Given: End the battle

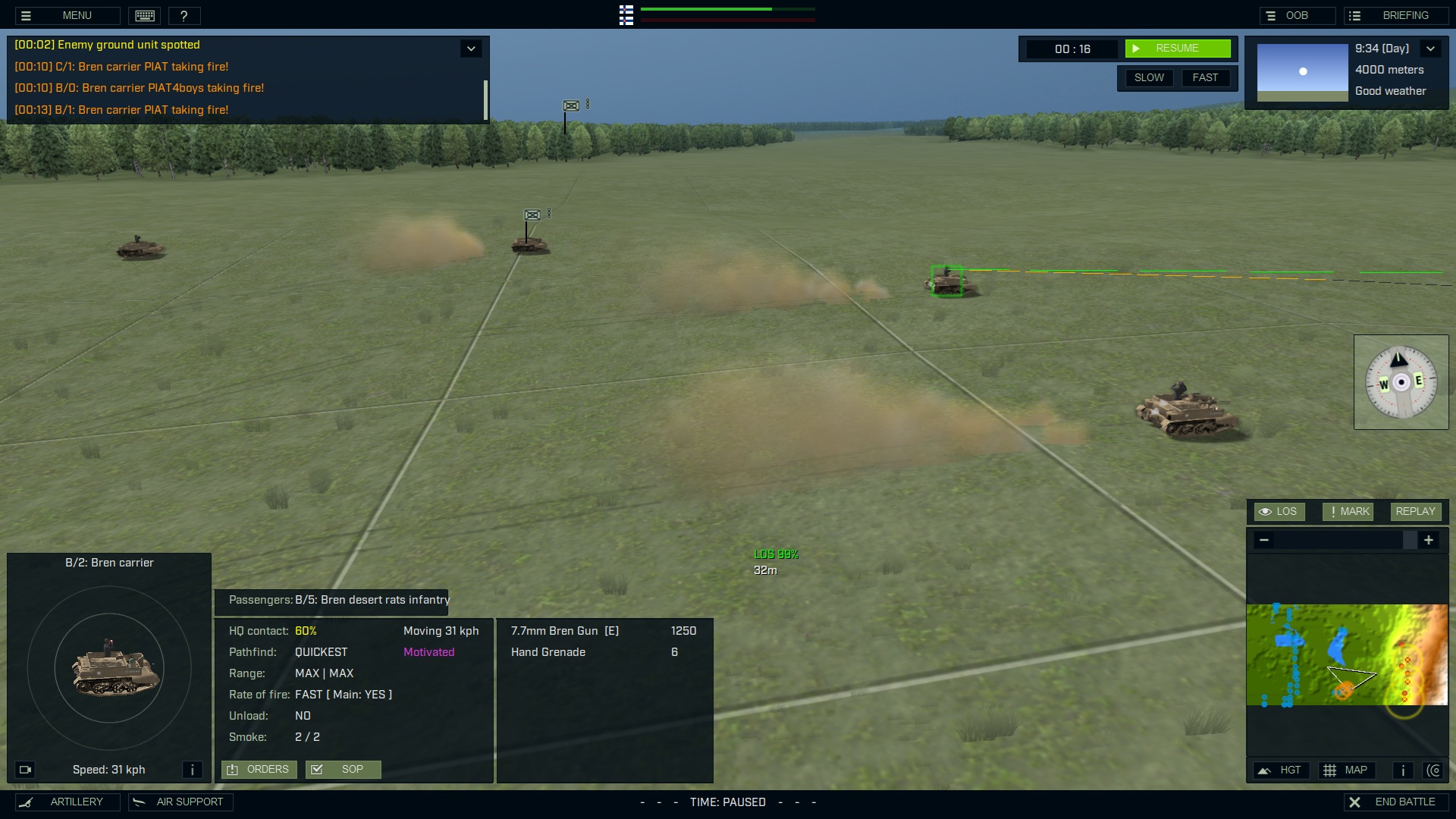Looking at the screenshot, I should pos(1396,802).
